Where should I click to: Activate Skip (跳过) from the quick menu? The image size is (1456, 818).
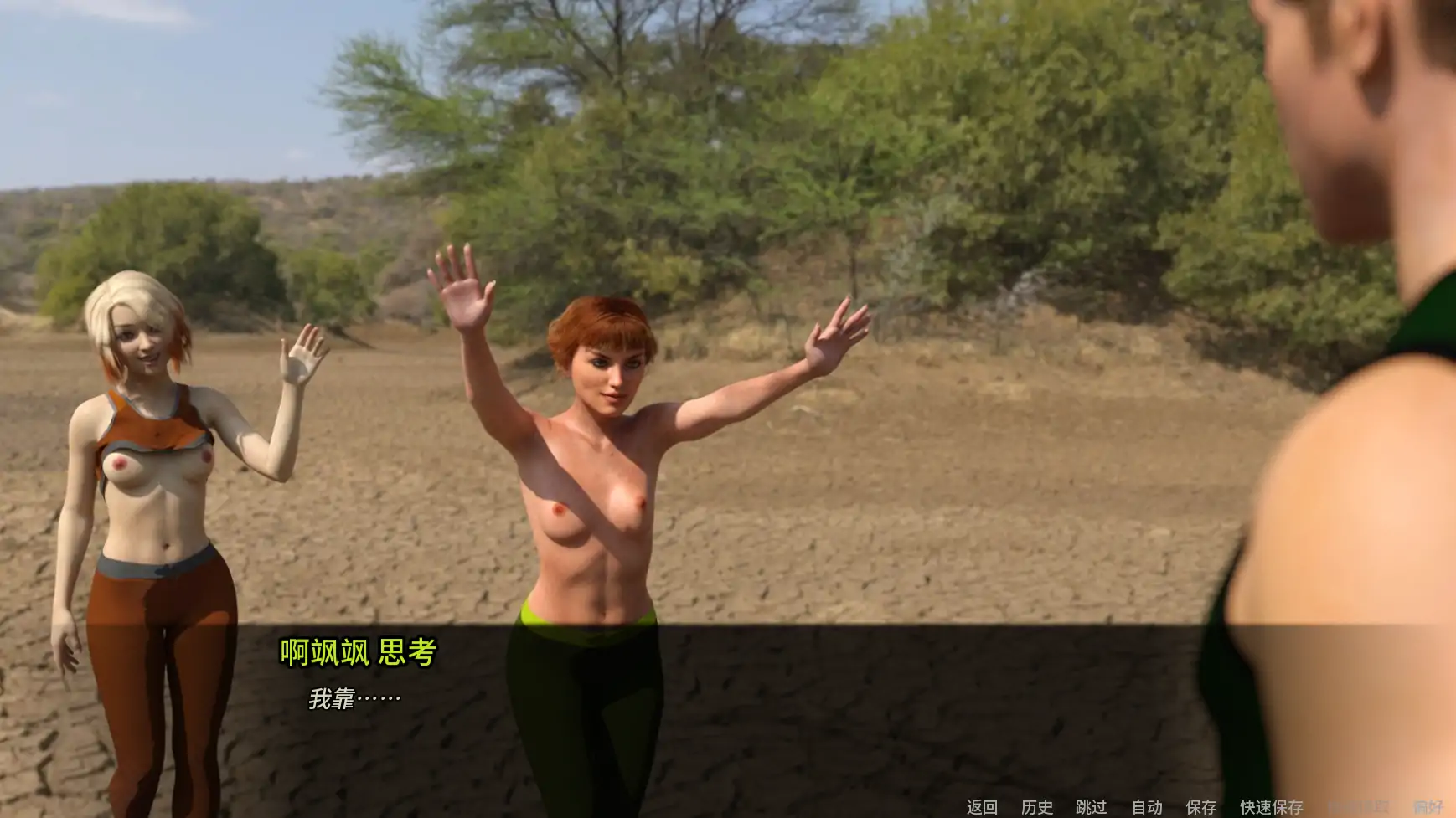1093,806
